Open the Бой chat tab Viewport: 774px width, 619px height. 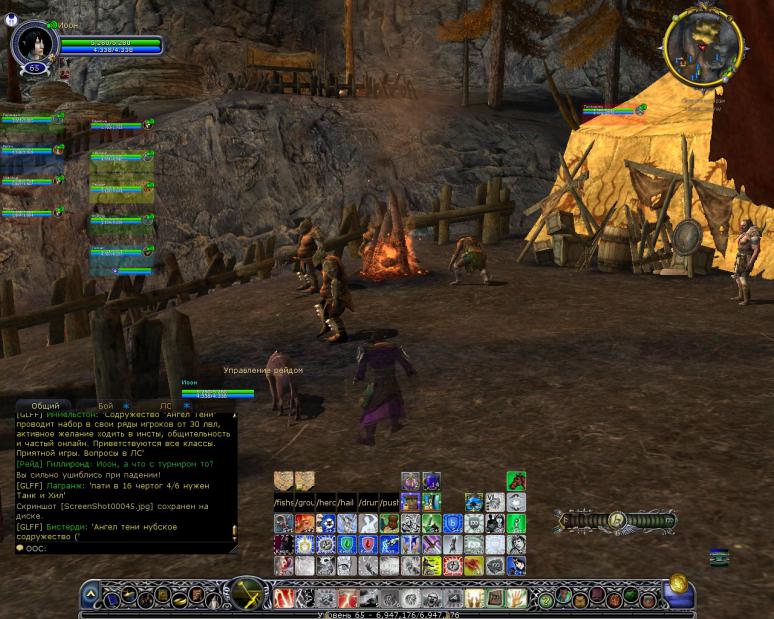tap(106, 406)
